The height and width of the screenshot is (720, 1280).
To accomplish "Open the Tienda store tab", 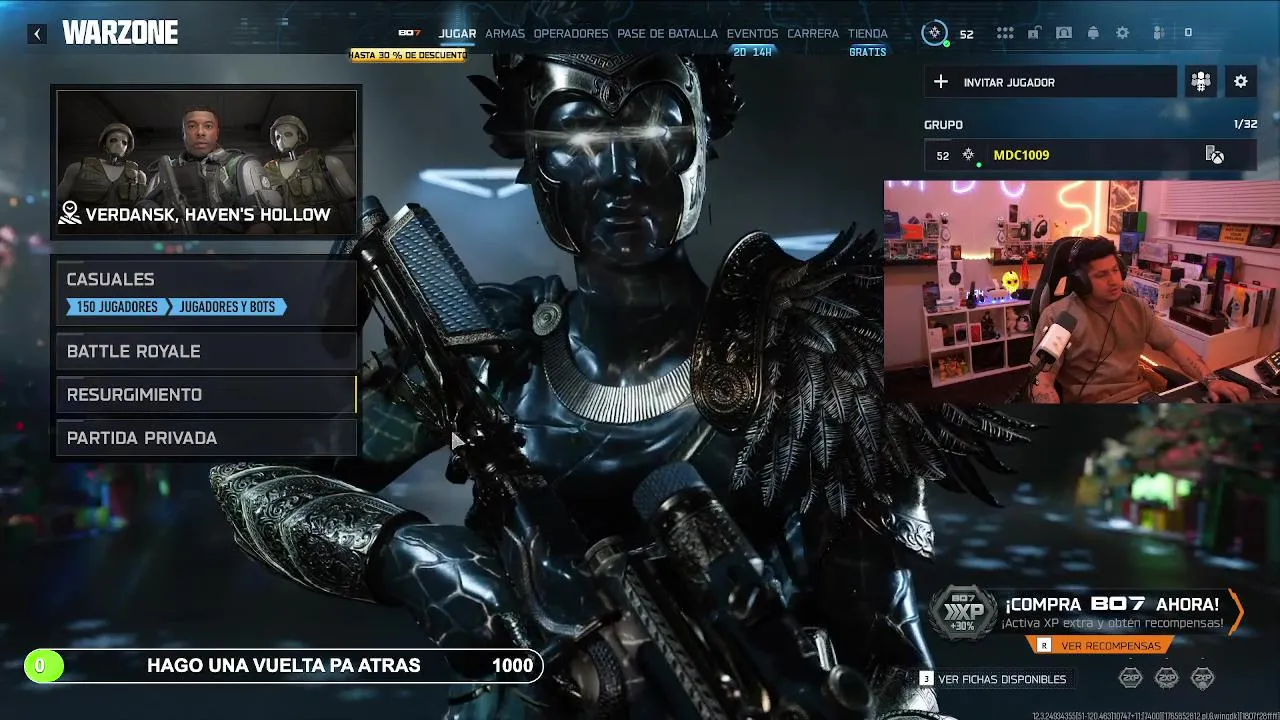I will pos(867,34).
